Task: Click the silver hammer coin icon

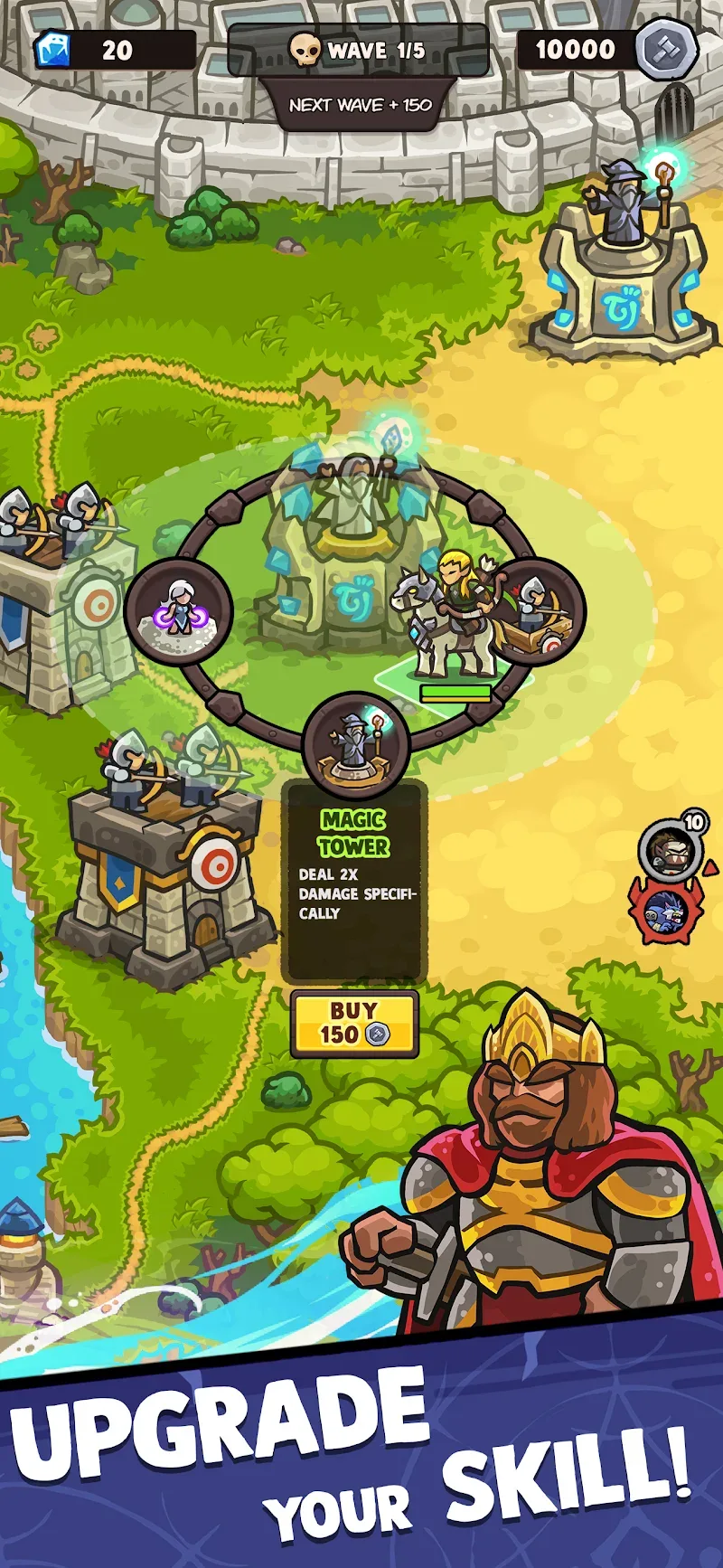Action: pos(666,49)
